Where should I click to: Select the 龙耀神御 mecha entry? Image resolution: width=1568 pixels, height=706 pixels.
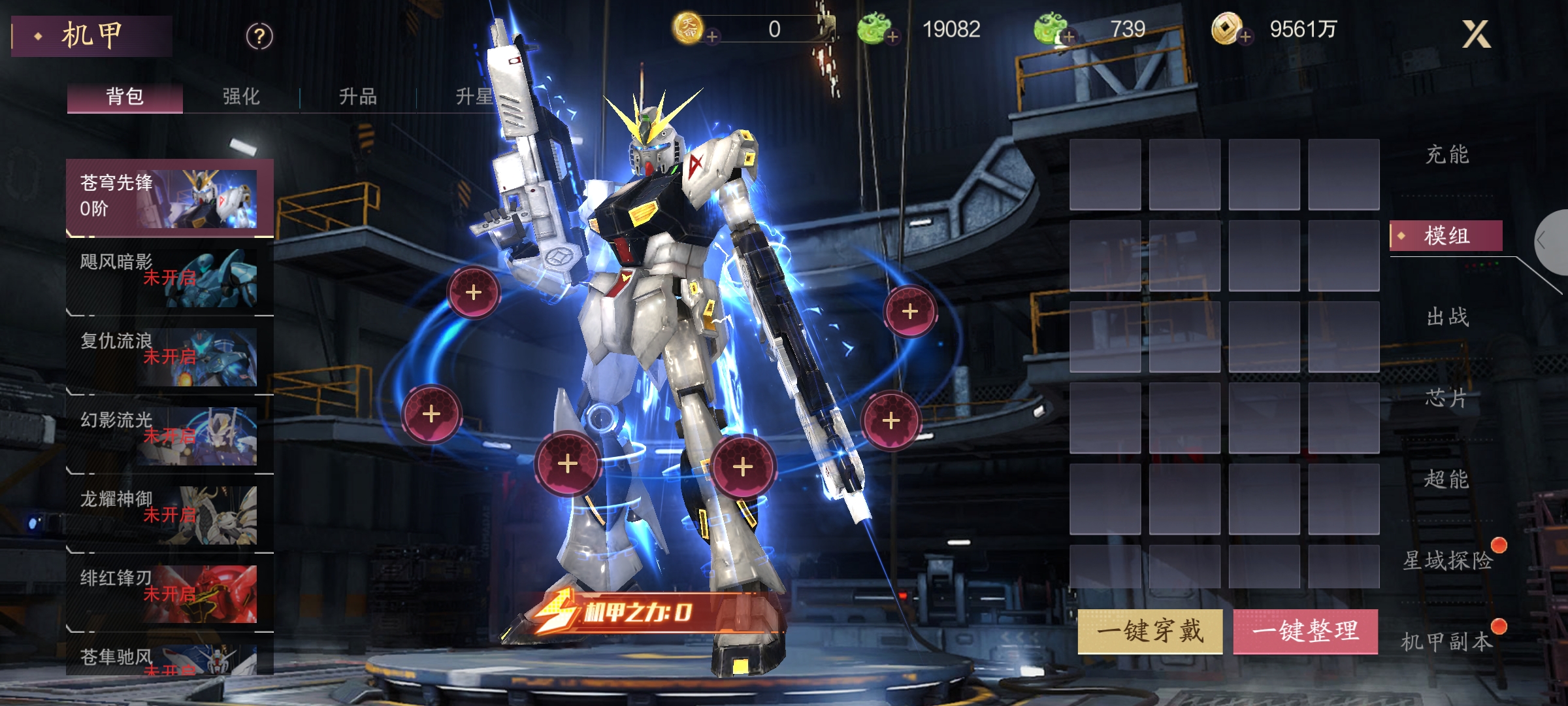(169, 514)
